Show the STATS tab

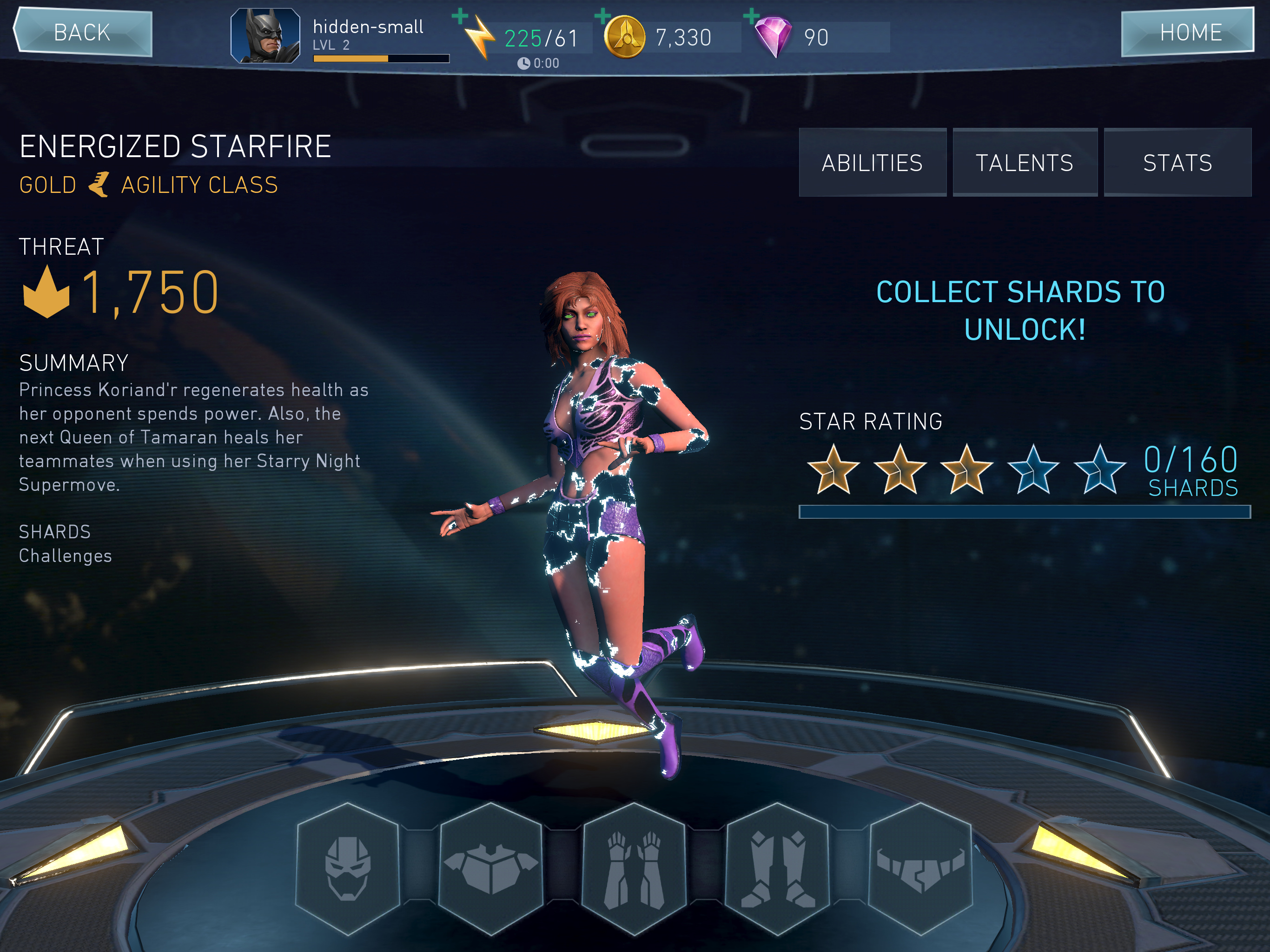[x=1177, y=163]
